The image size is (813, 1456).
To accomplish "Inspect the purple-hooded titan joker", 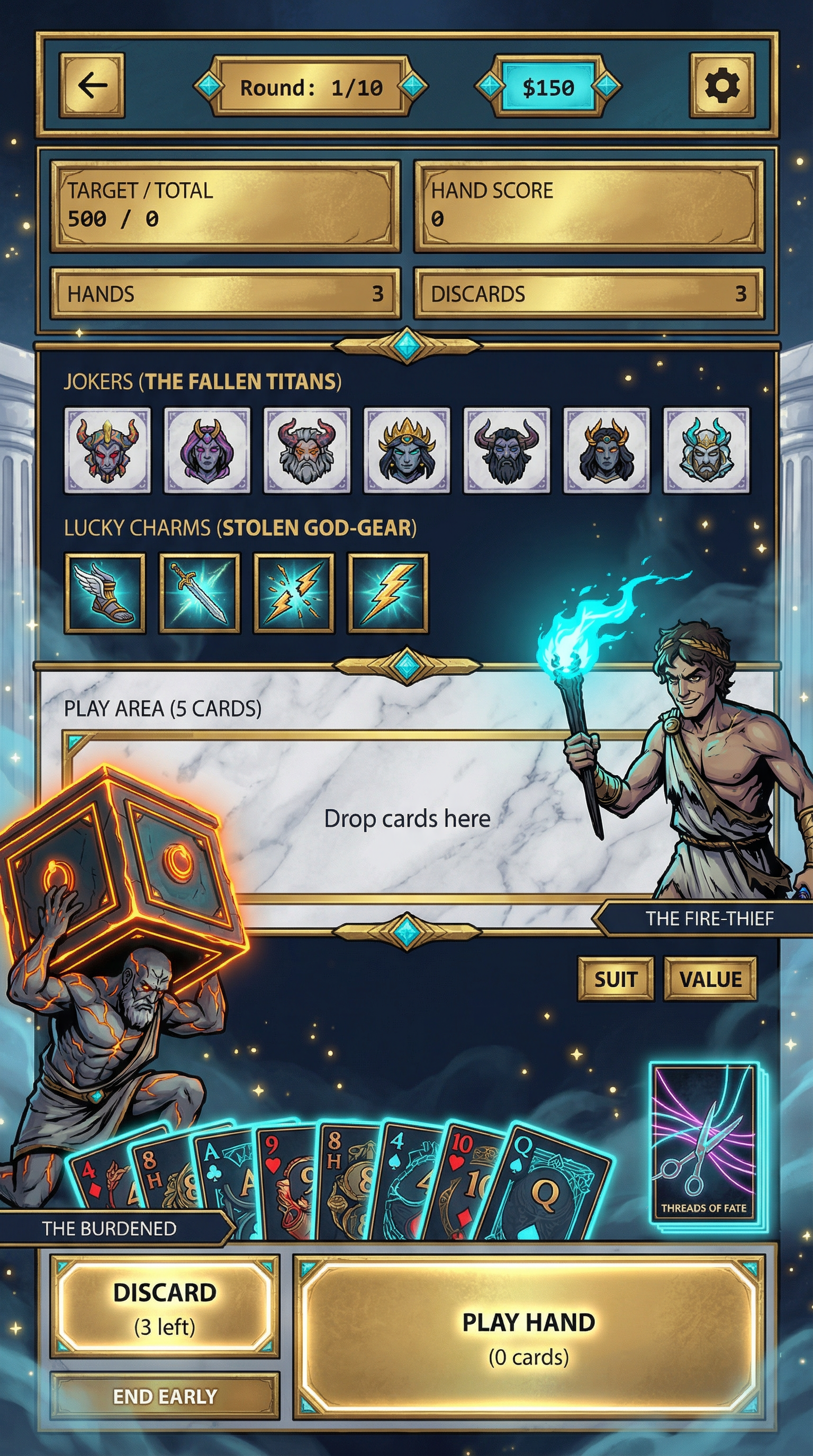I will click(207, 450).
